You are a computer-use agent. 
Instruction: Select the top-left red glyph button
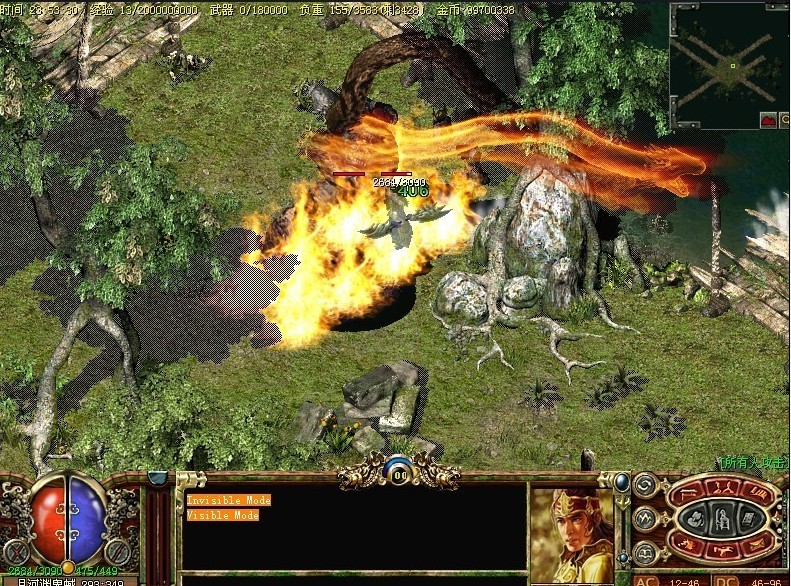[x=686, y=493]
